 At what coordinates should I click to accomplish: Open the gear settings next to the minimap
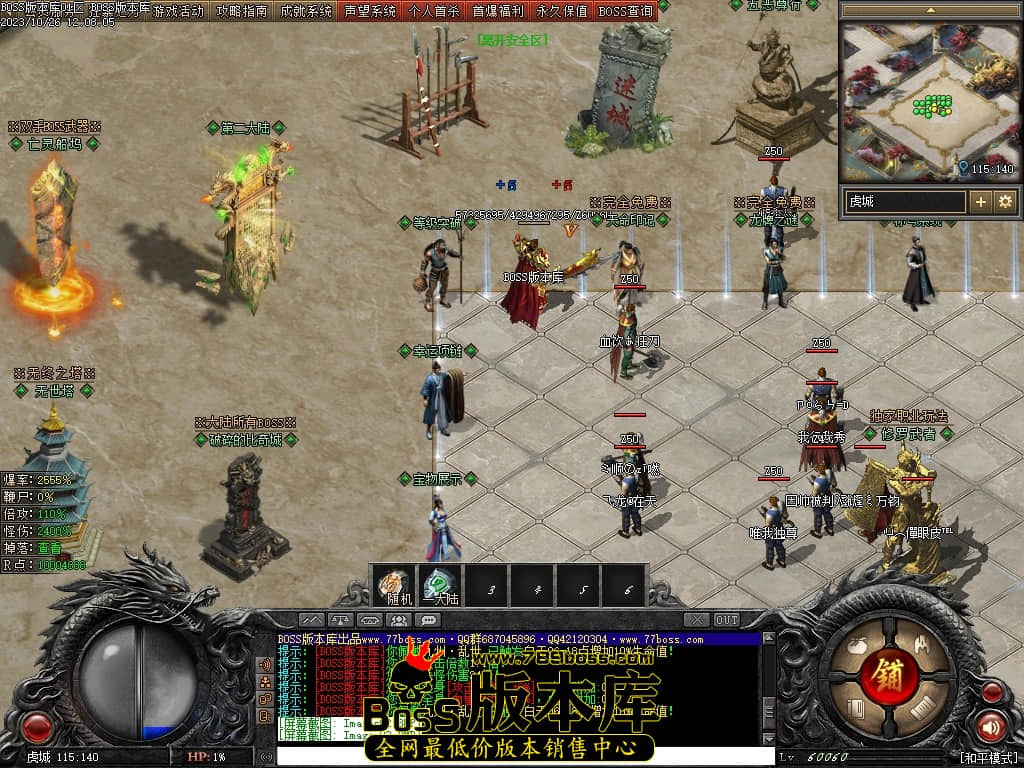coord(1005,201)
